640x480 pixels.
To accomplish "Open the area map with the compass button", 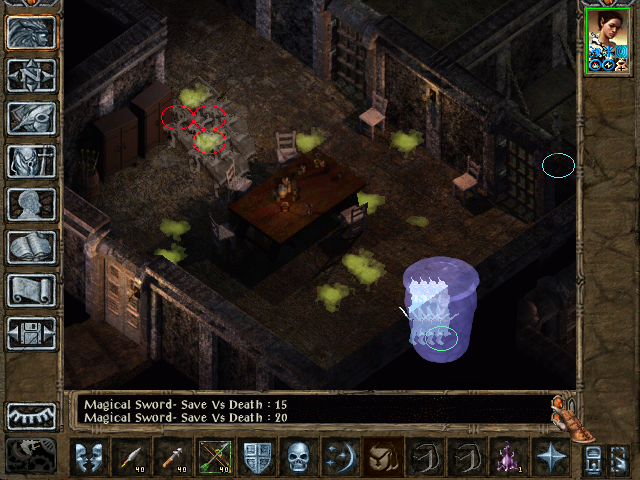I will [x=32, y=76].
